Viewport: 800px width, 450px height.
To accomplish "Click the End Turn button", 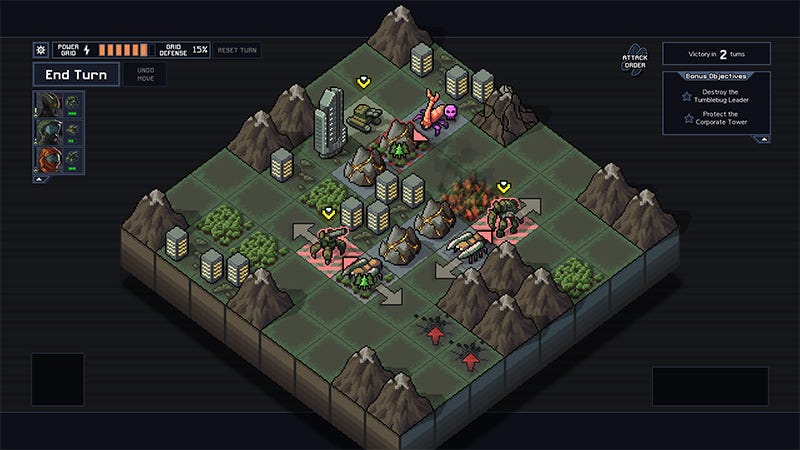I will point(76,74).
